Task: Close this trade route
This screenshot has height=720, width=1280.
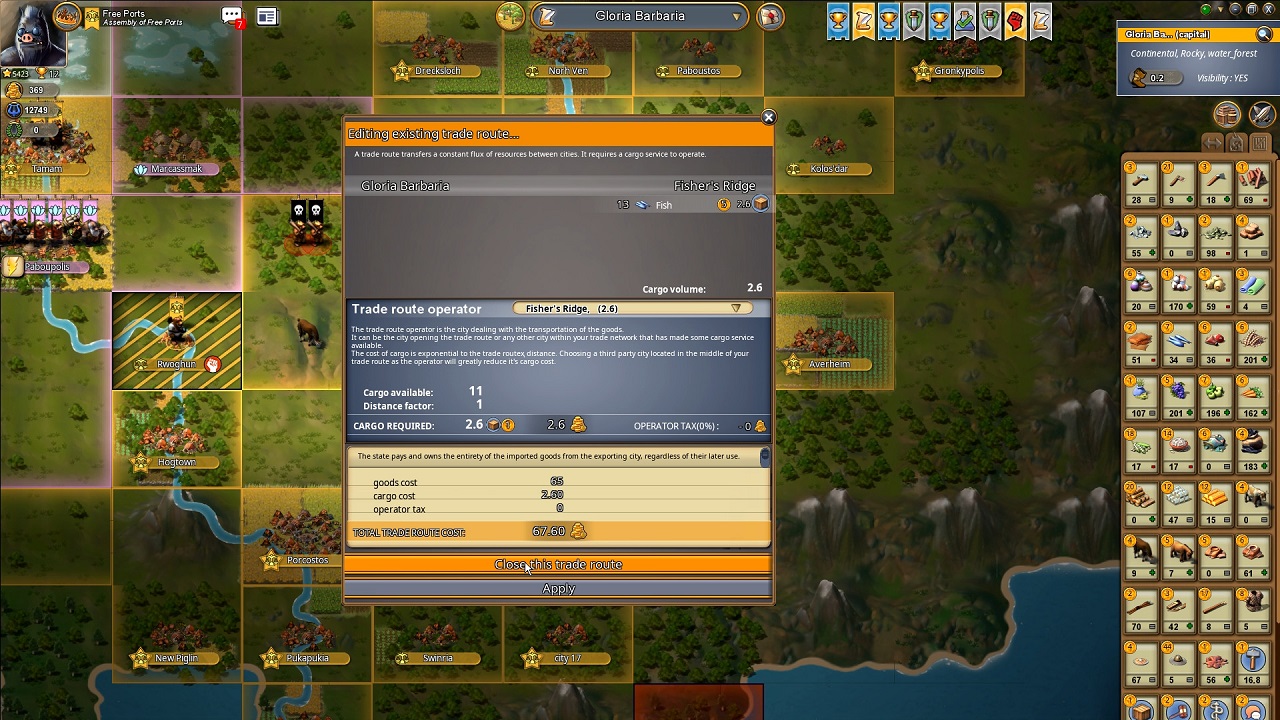Action: [x=558, y=565]
